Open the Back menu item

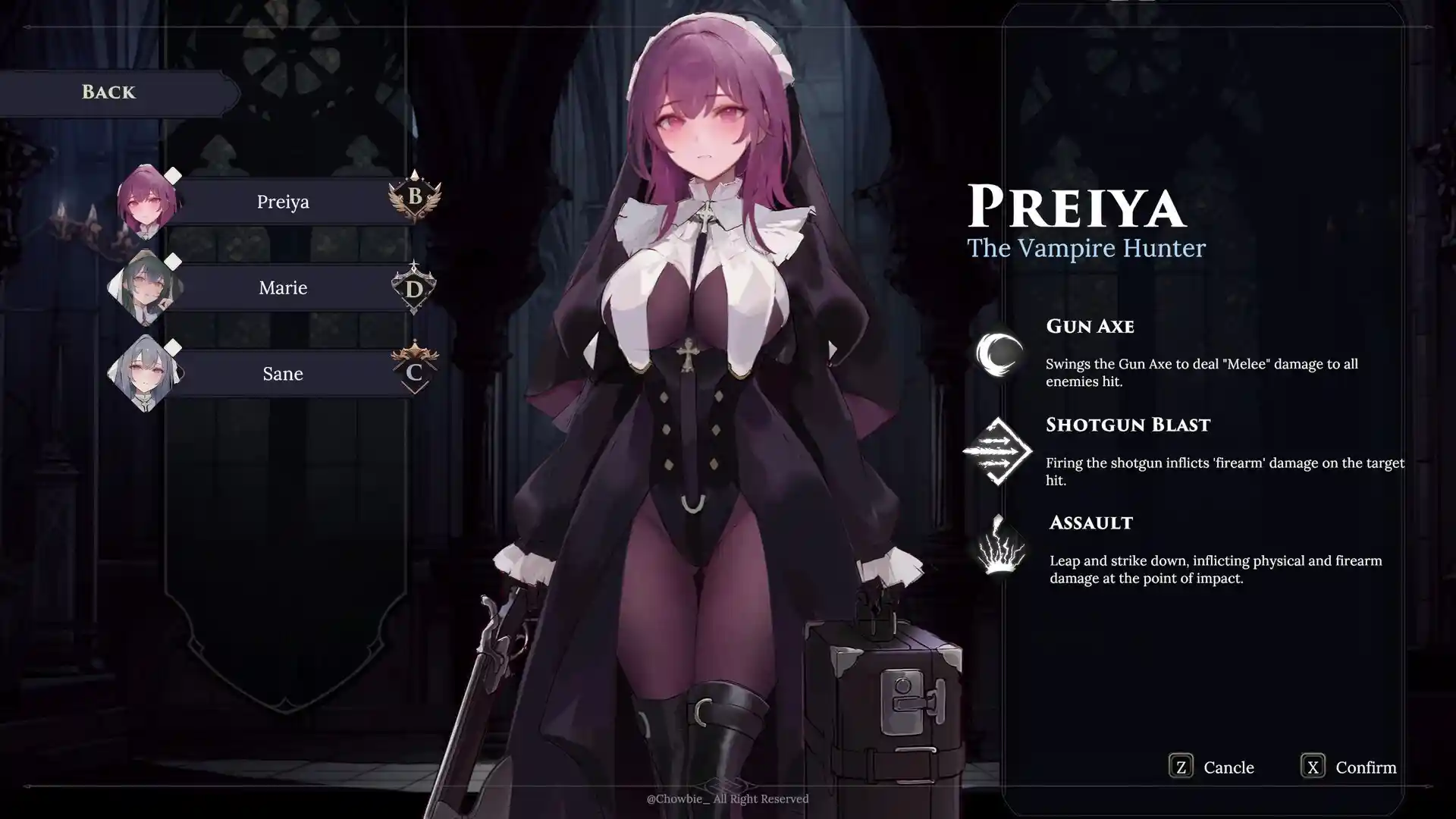click(109, 92)
